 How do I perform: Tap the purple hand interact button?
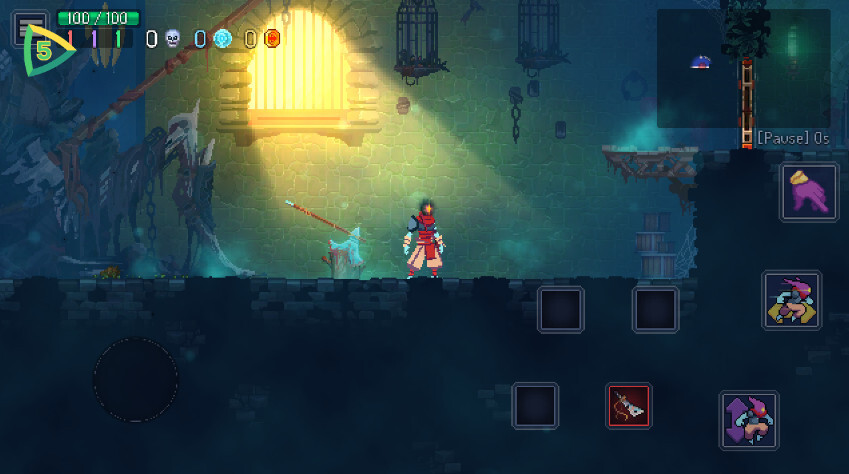pyautogui.click(x=809, y=192)
